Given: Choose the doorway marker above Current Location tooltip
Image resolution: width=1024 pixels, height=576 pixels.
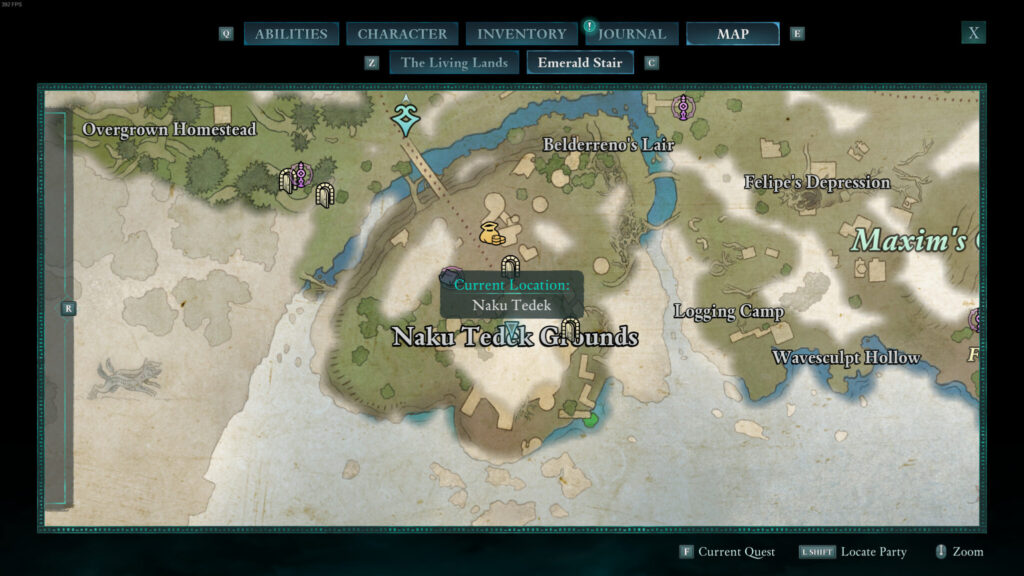Looking at the screenshot, I should pos(511,266).
